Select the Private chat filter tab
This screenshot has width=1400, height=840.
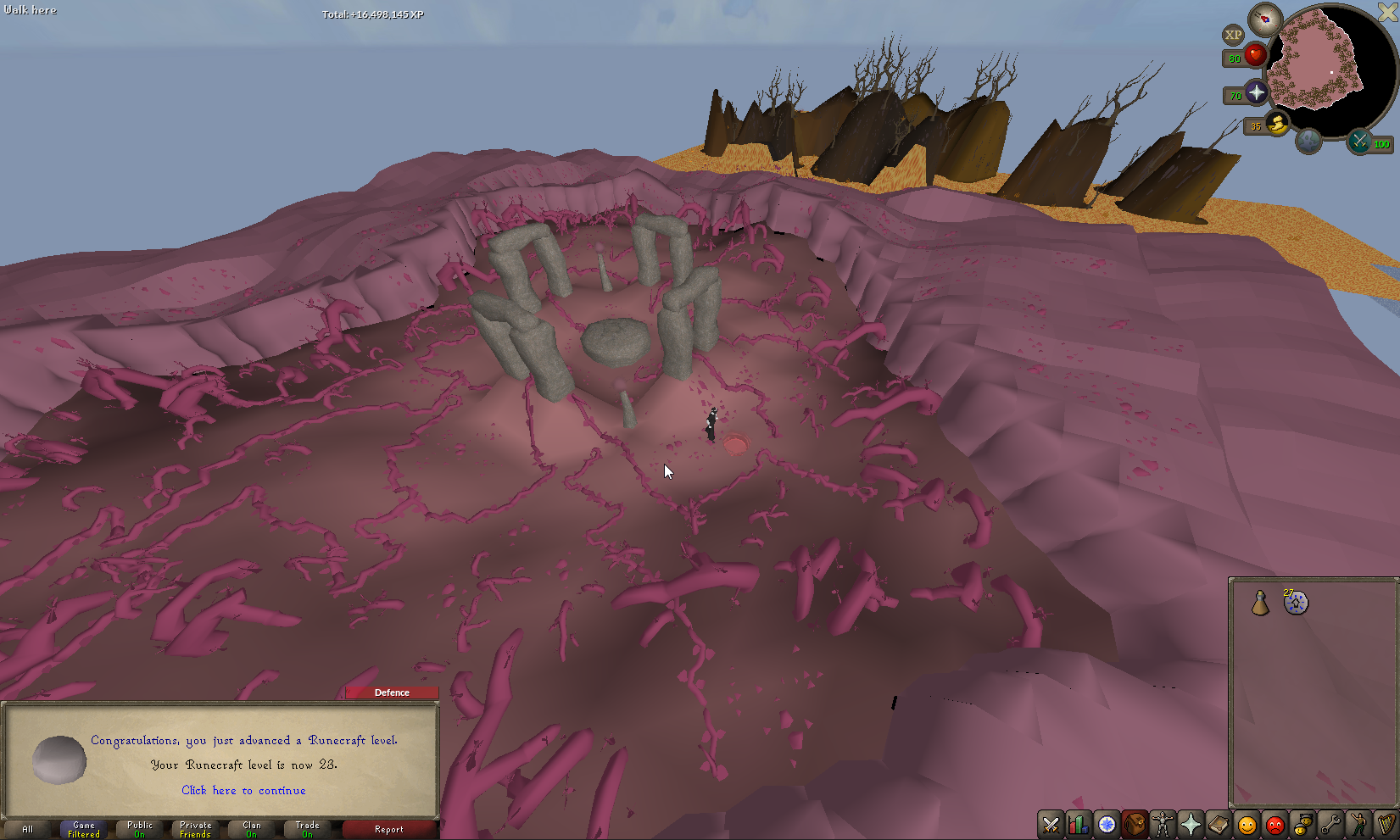pyautogui.click(x=196, y=829)
